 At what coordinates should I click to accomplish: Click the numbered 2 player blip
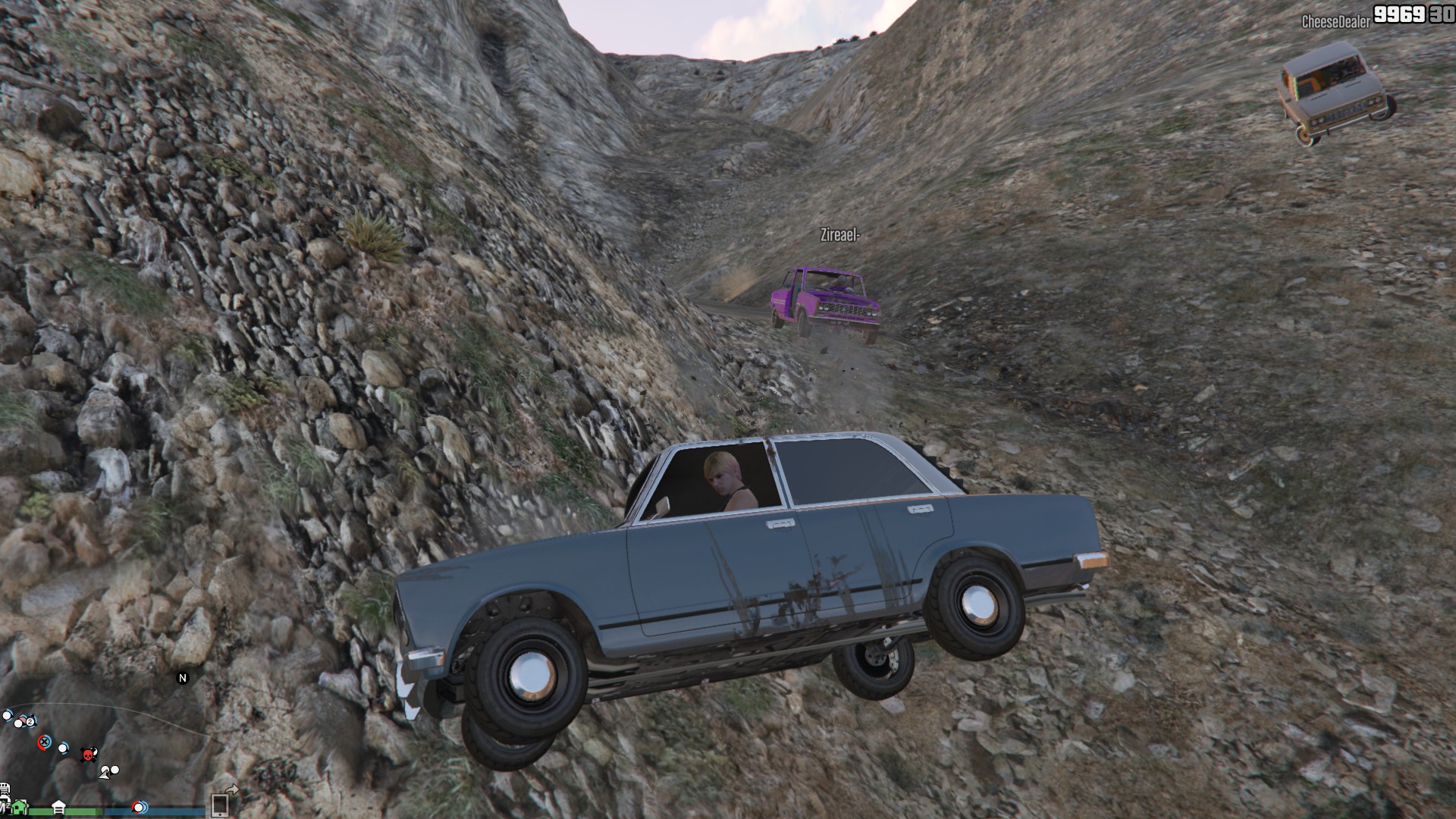click(30, 721)
